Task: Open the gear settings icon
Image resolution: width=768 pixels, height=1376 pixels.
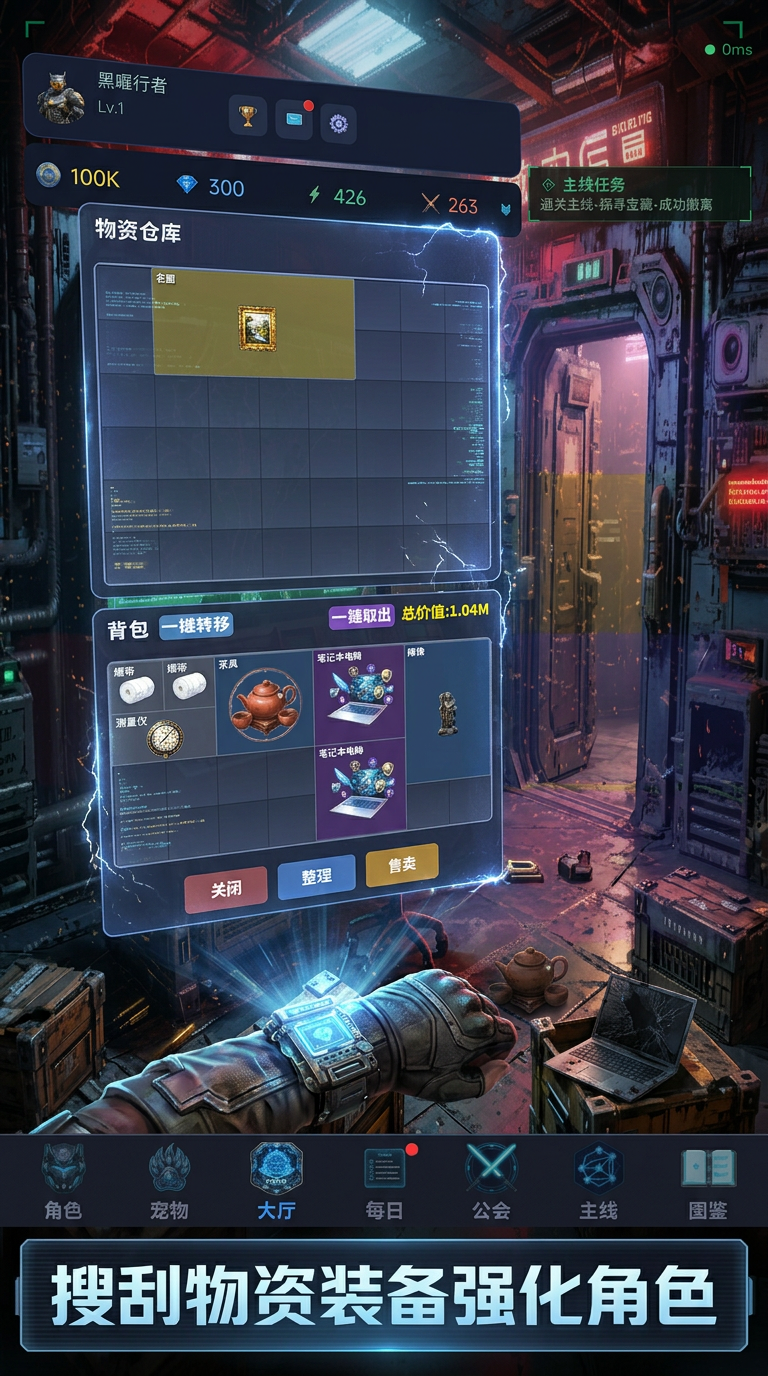Action: (338, 124)
